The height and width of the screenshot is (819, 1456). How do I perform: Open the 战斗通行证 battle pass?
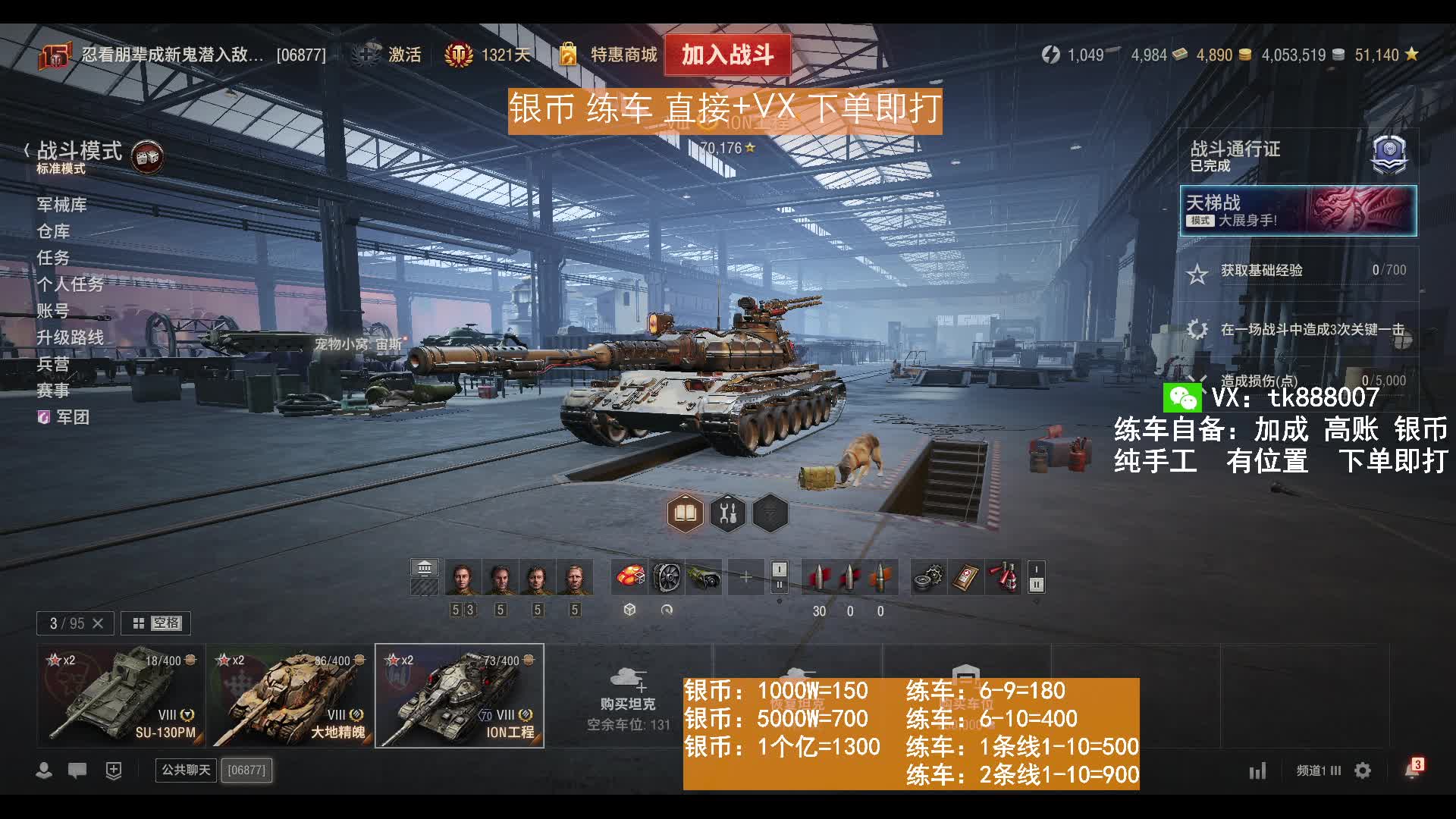point(1298,155)
